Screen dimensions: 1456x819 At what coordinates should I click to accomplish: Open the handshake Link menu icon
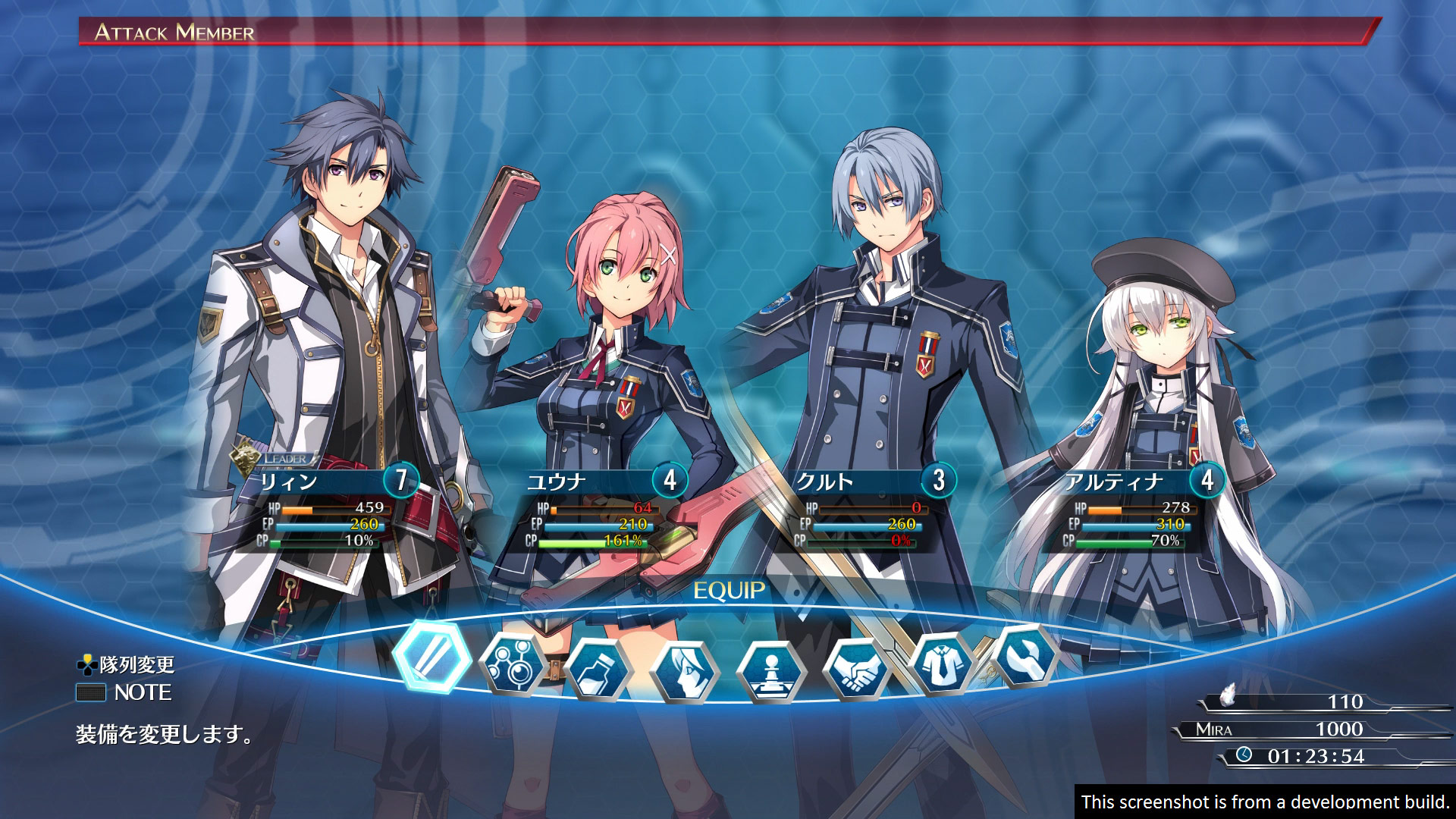click(x=857, y=669)
